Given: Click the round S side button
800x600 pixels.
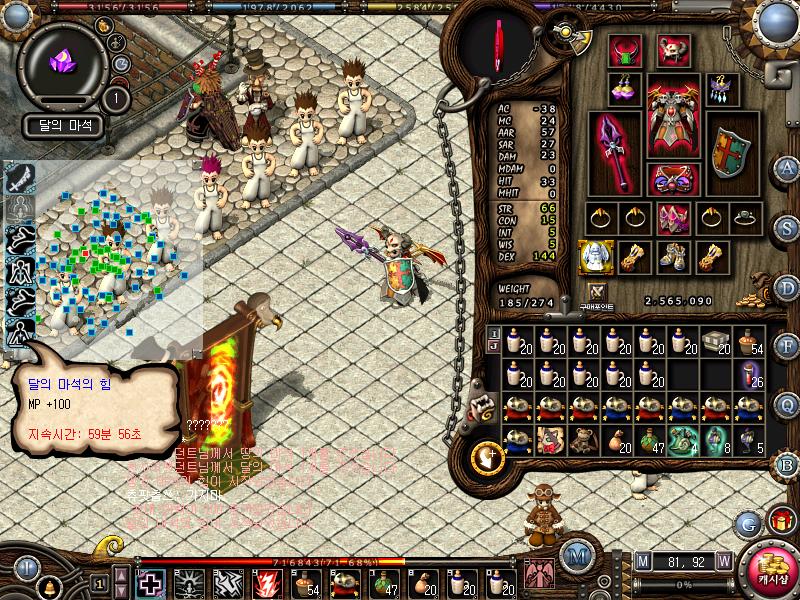Looking at the screenshot, I should (x=786, y=227).
